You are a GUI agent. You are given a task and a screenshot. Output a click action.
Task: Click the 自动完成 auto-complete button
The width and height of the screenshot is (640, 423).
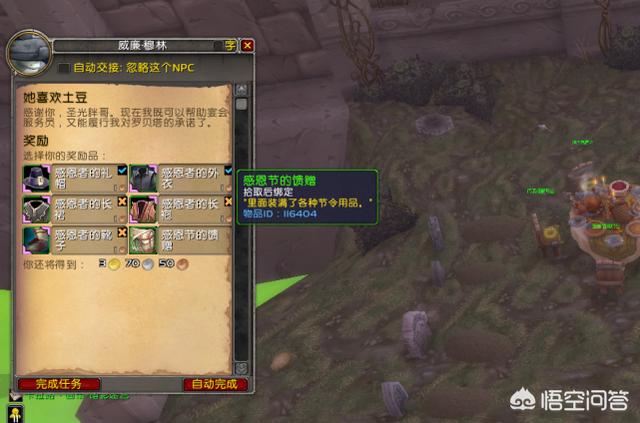(214, 384)
